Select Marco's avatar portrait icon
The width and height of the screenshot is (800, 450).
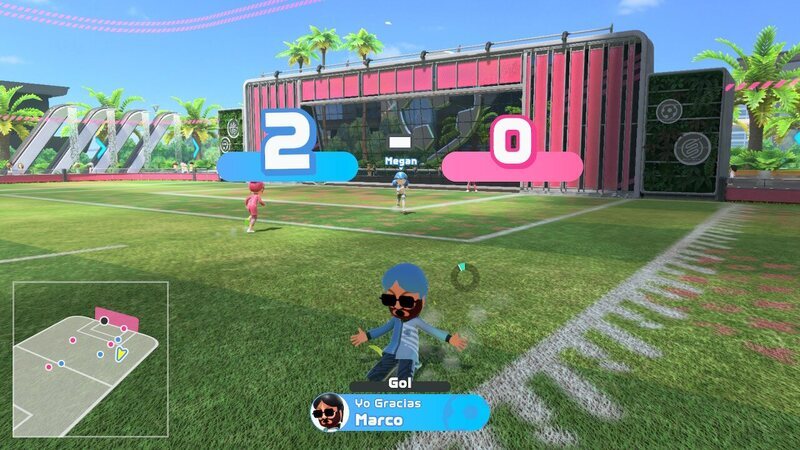coord(328,411)
